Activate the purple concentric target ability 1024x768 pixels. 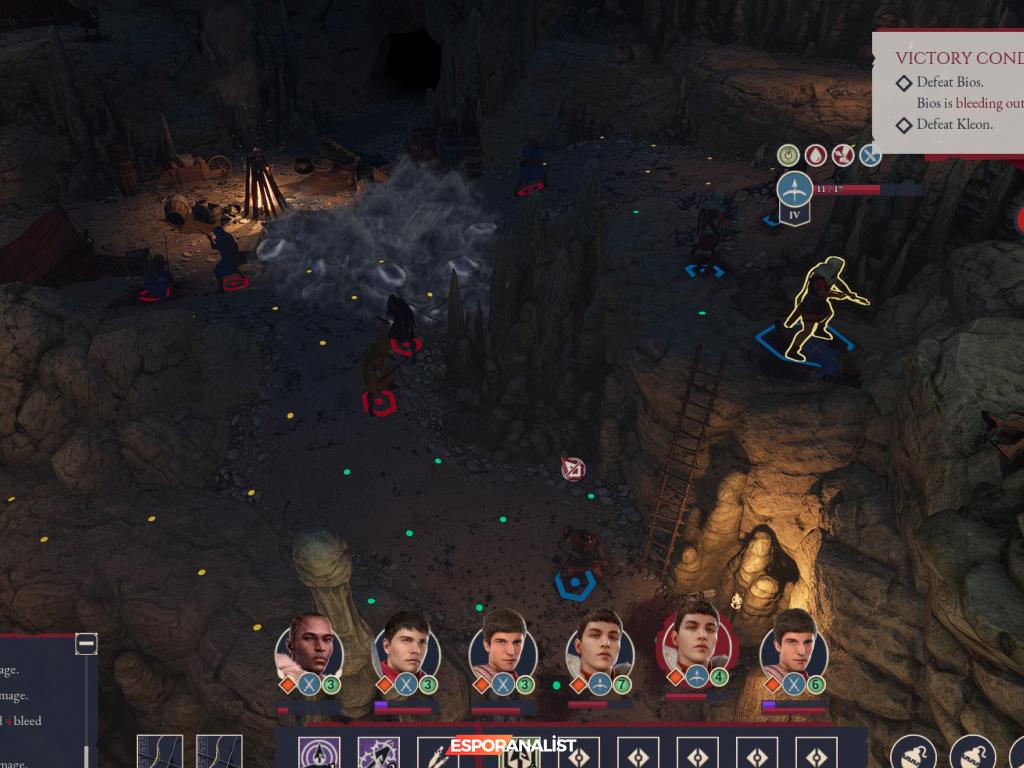[x=319, y=753]
